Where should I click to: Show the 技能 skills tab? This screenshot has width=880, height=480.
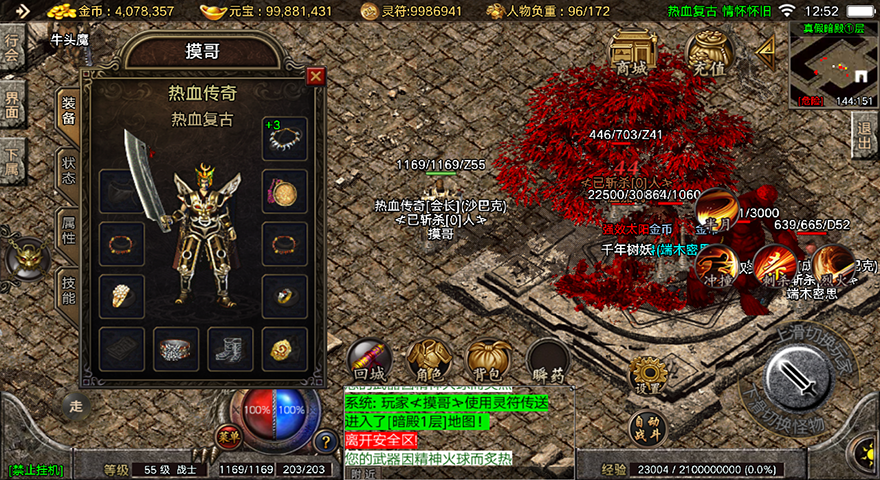point(68,286)
